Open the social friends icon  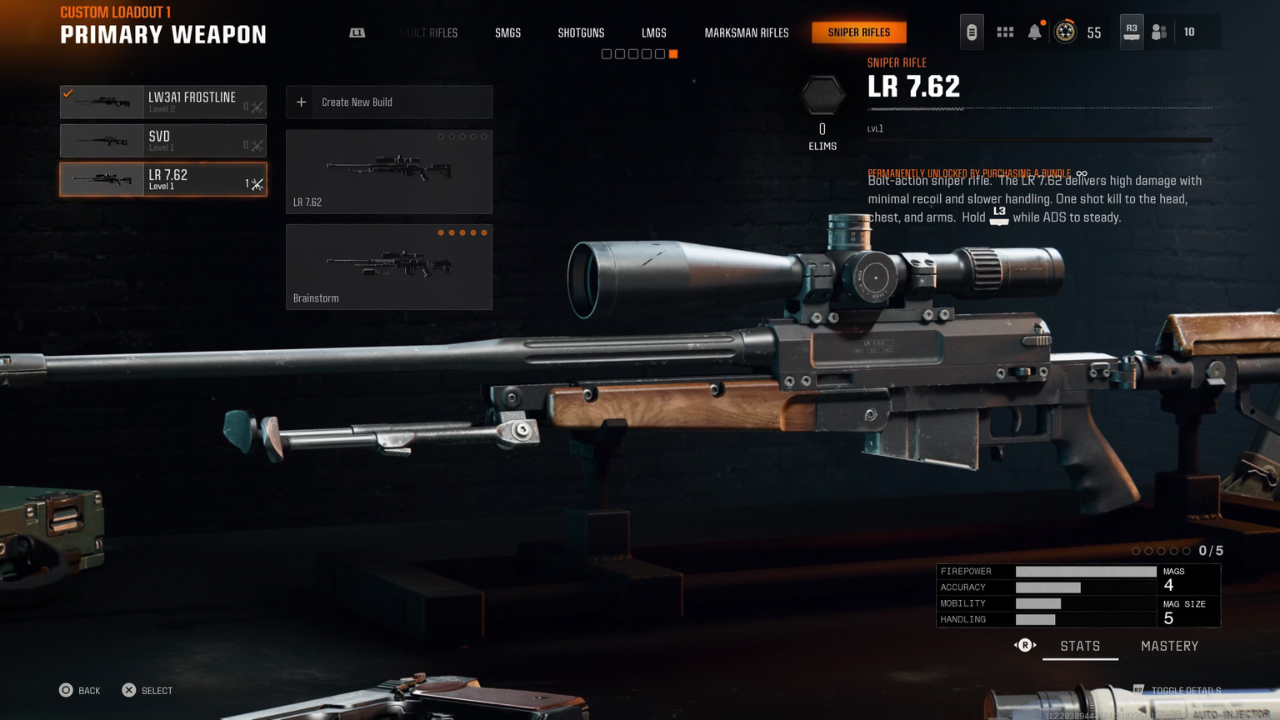[x=1159, y=32]
